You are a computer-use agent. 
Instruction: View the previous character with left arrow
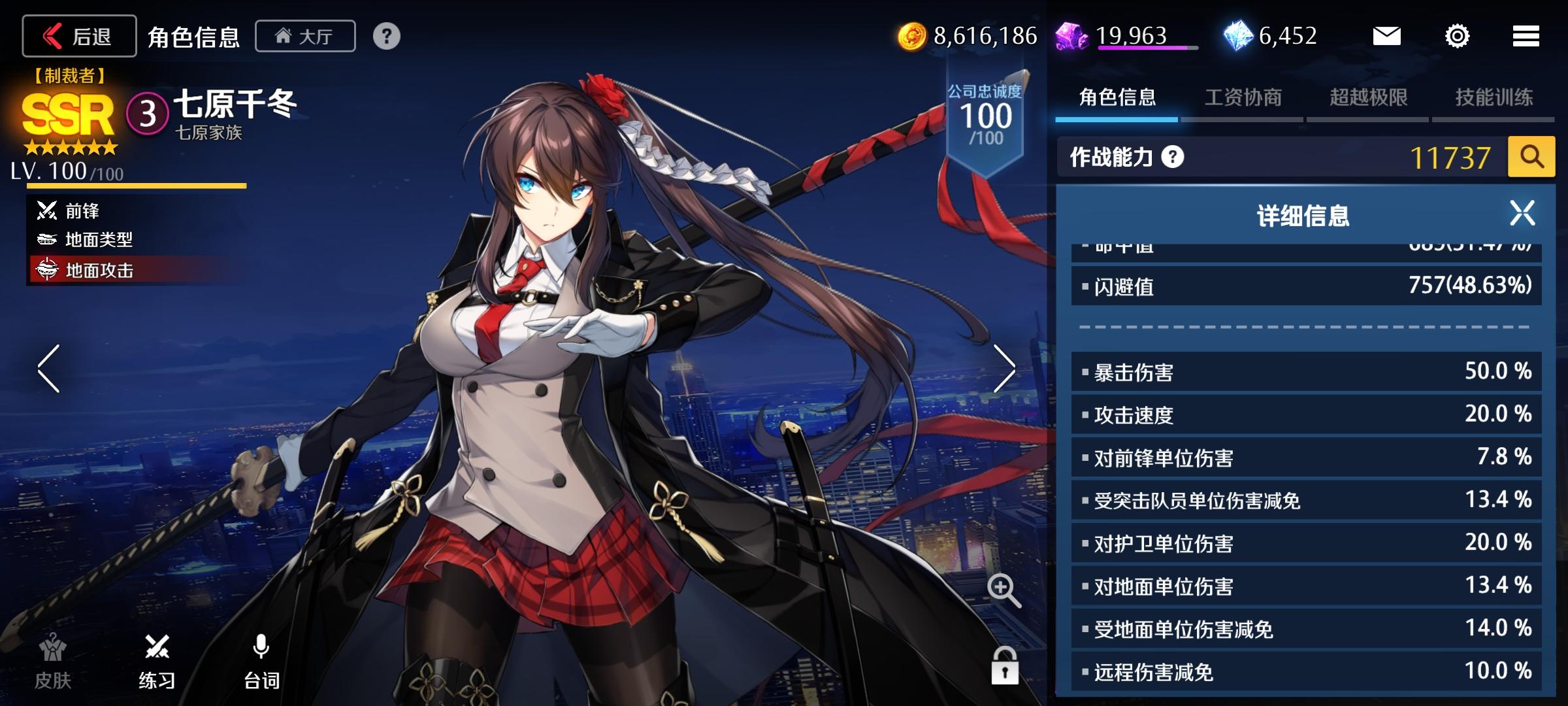[x=49, y=369]
